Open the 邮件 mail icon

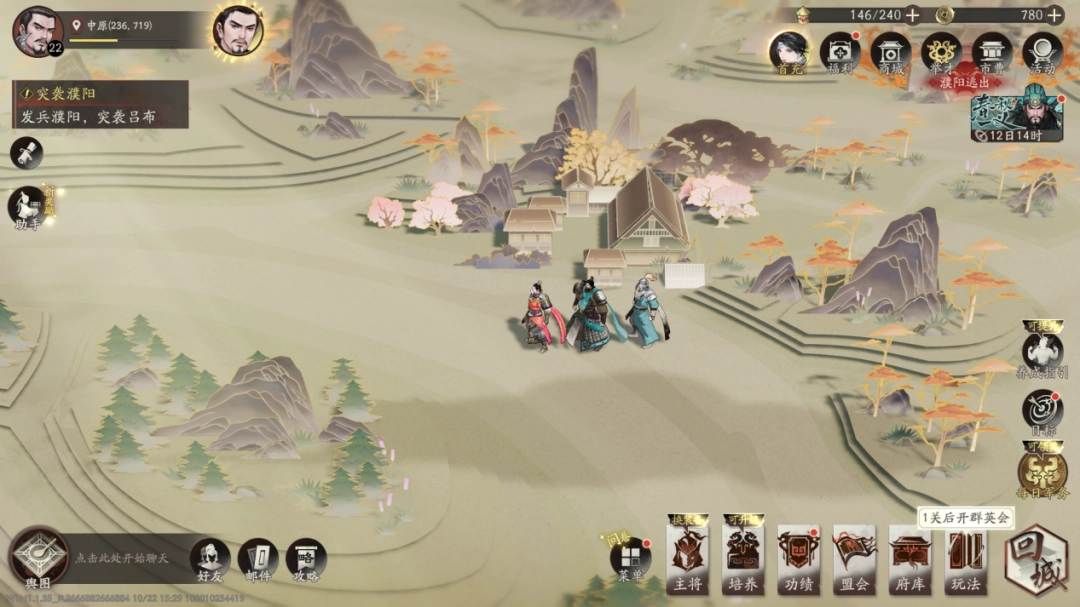point(259,560)
